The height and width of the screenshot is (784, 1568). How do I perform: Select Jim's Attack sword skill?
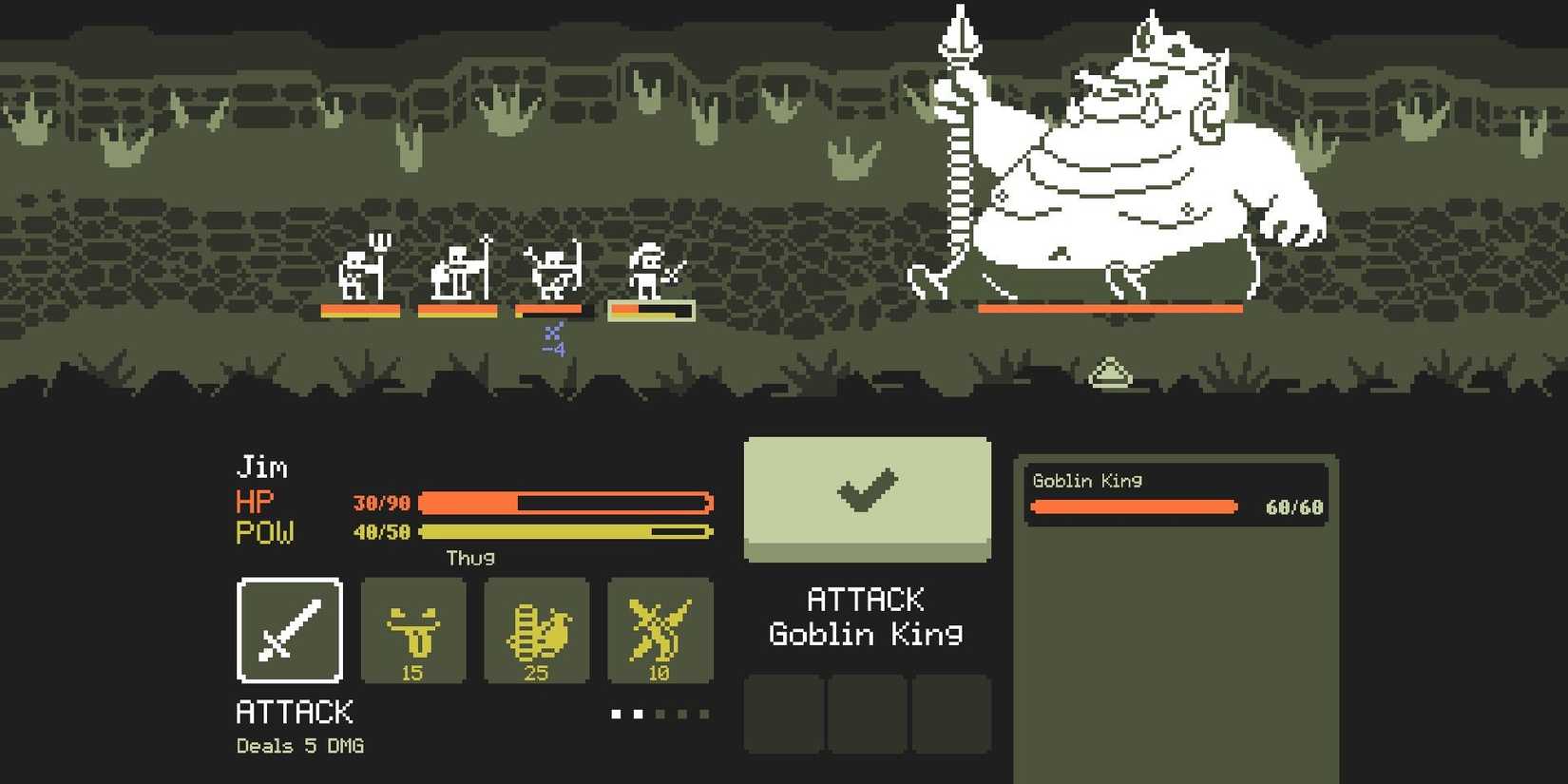click(289, 632)
